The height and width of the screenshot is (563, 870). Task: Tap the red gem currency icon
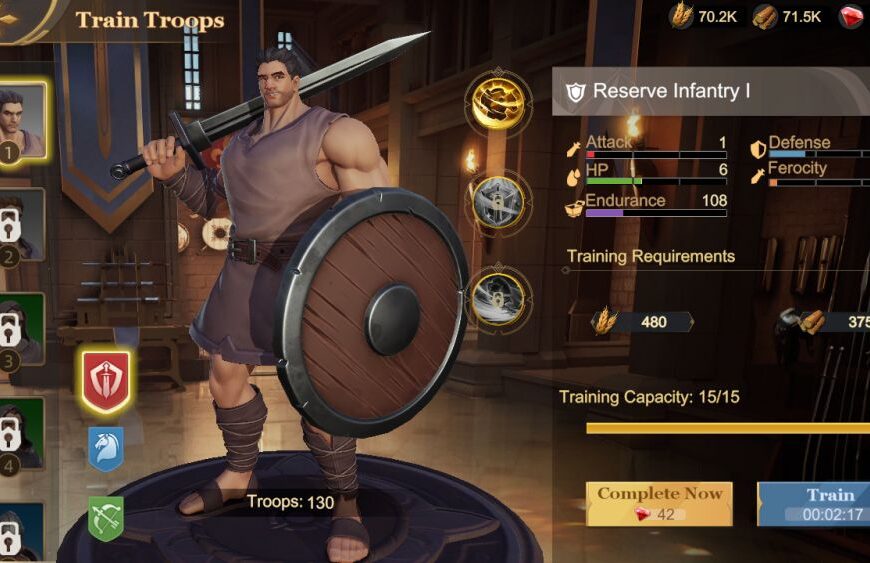click(852, 16)
